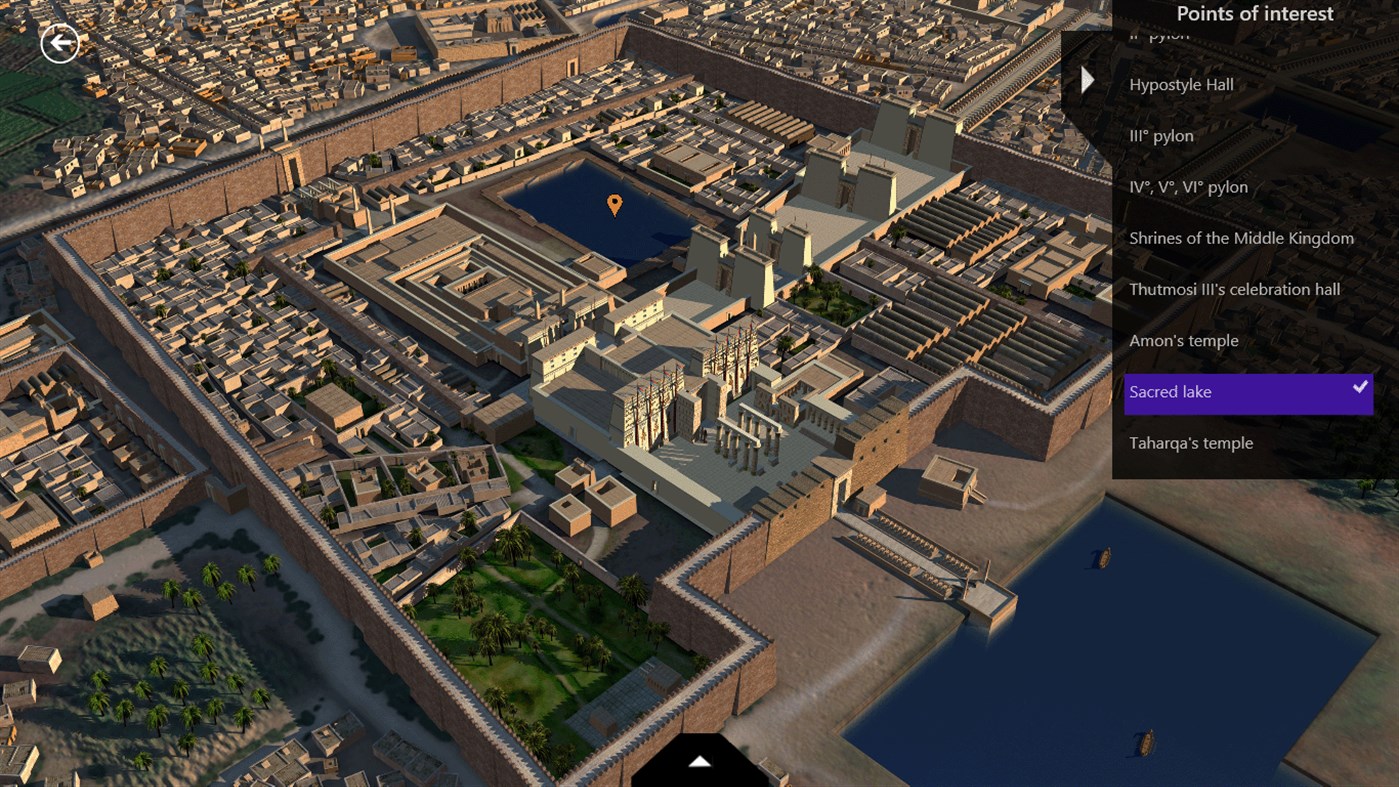Click the orange location pin on the sacred lake
The height and width of the screenshot is (787, 1399).
coord(614,204)
